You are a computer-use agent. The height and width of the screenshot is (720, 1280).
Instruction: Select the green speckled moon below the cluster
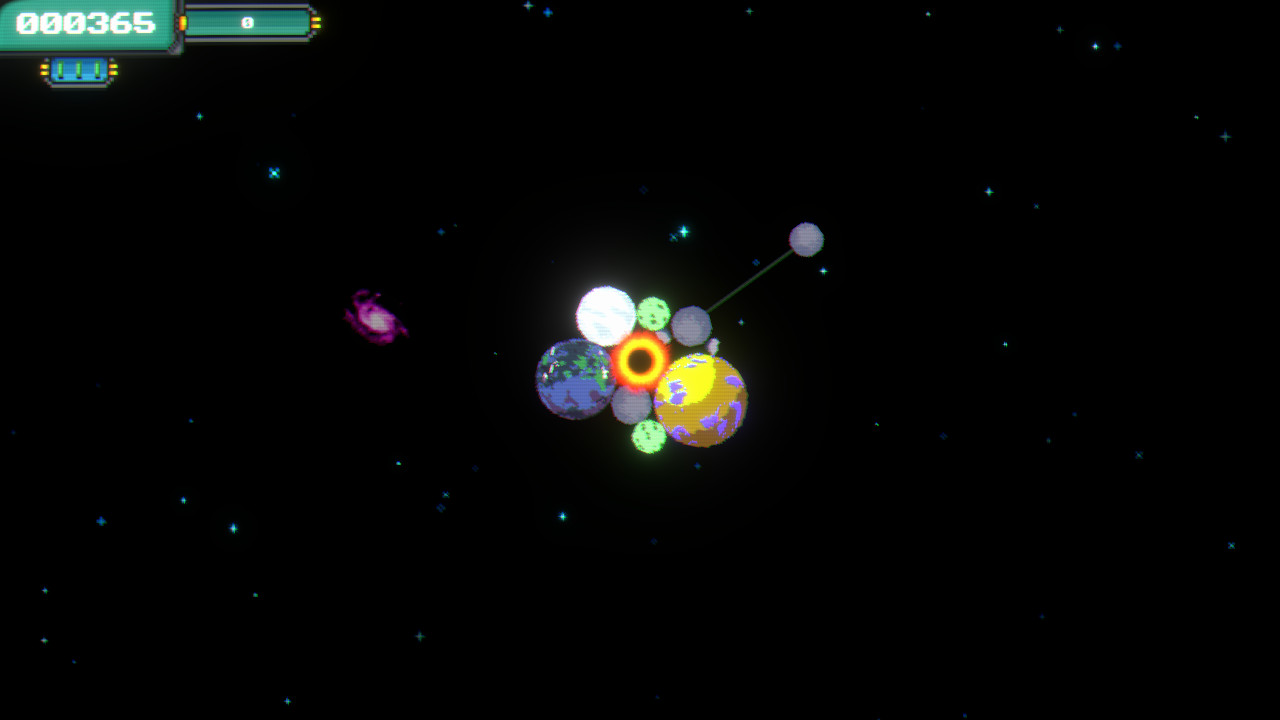648,434
